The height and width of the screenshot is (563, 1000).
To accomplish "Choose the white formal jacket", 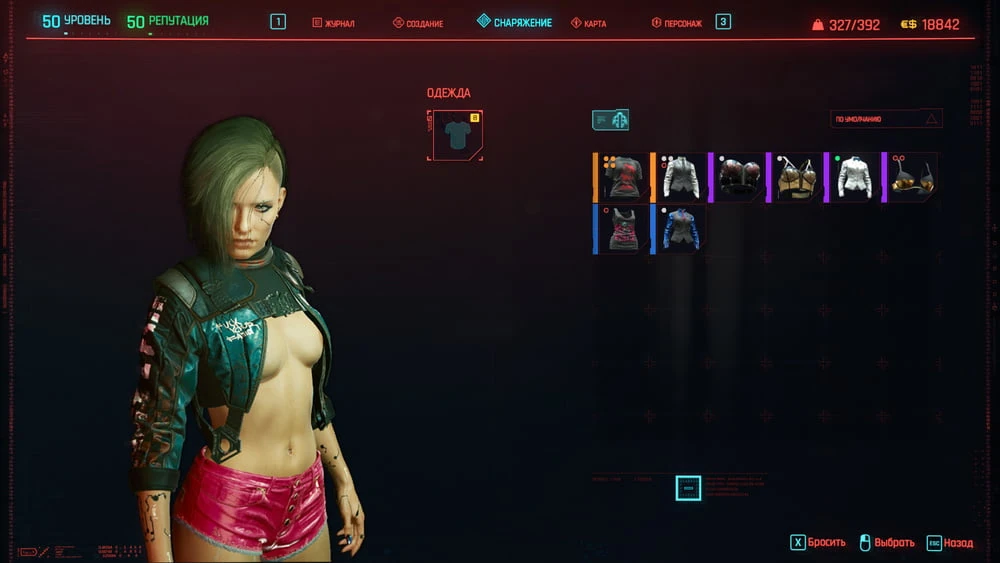I will click(854, 177).
